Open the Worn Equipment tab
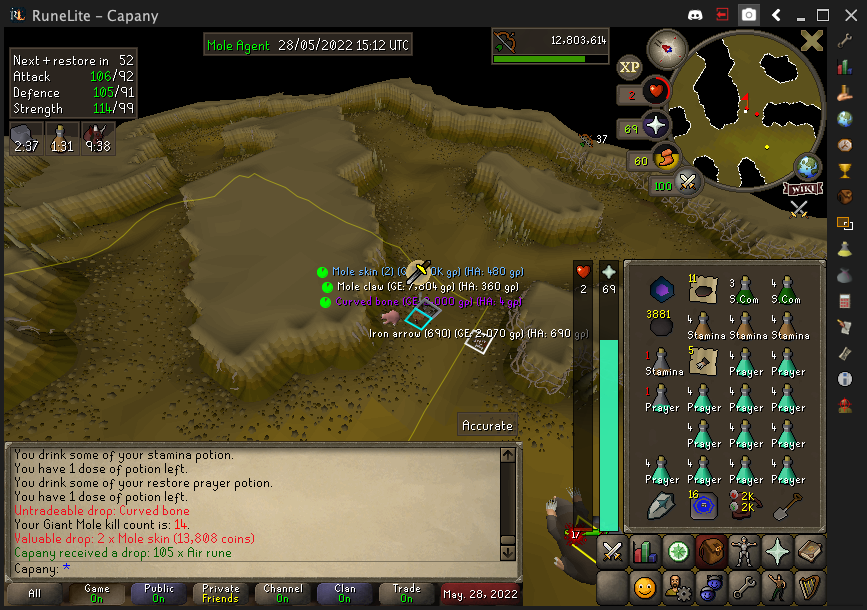 point(743,552)
